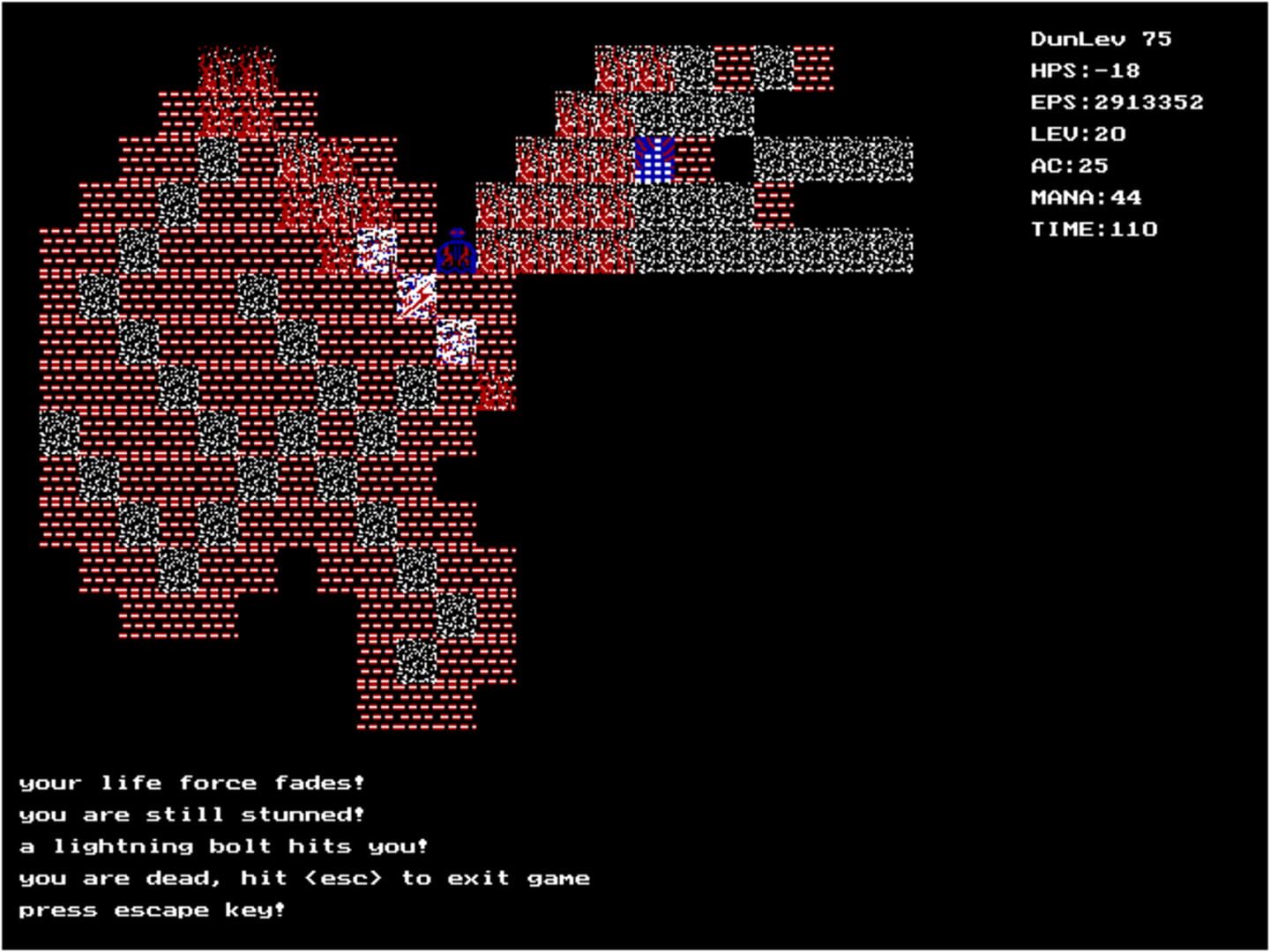Click the blue chainmail armor tile

(x=654, y=159)
